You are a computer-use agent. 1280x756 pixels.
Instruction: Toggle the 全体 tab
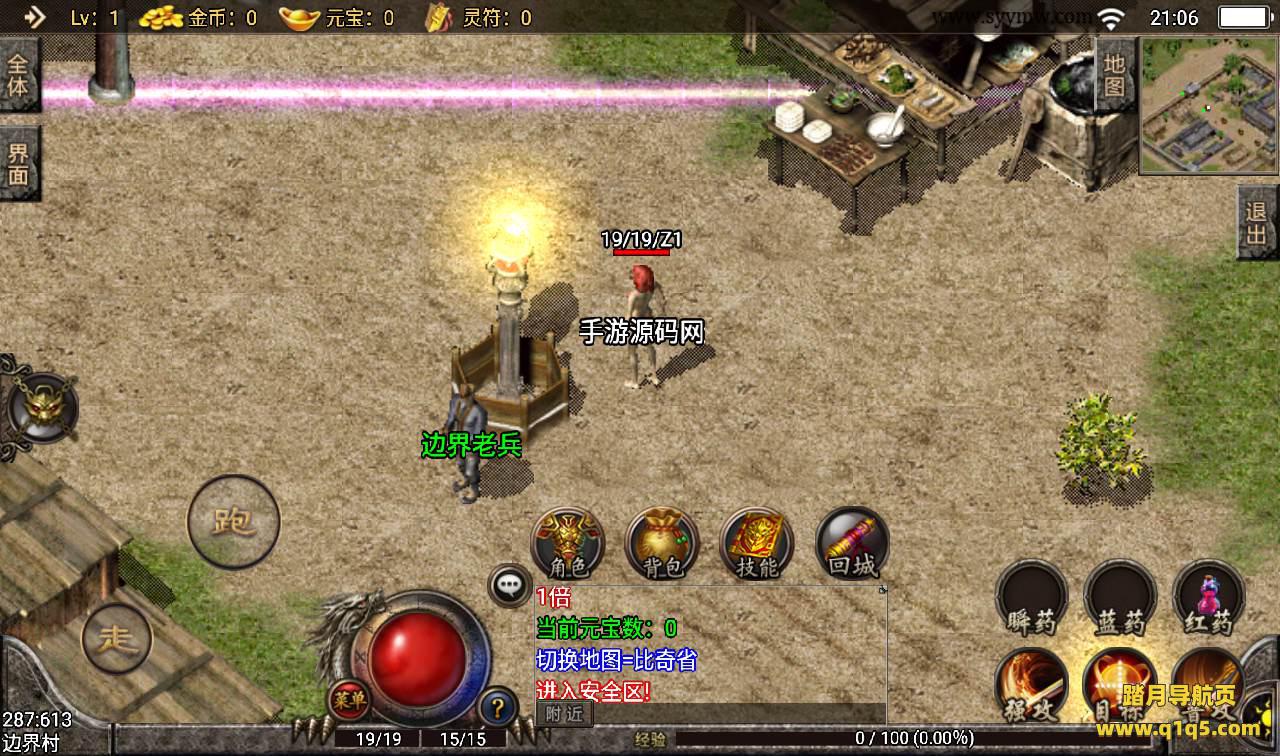click(19, 75)
